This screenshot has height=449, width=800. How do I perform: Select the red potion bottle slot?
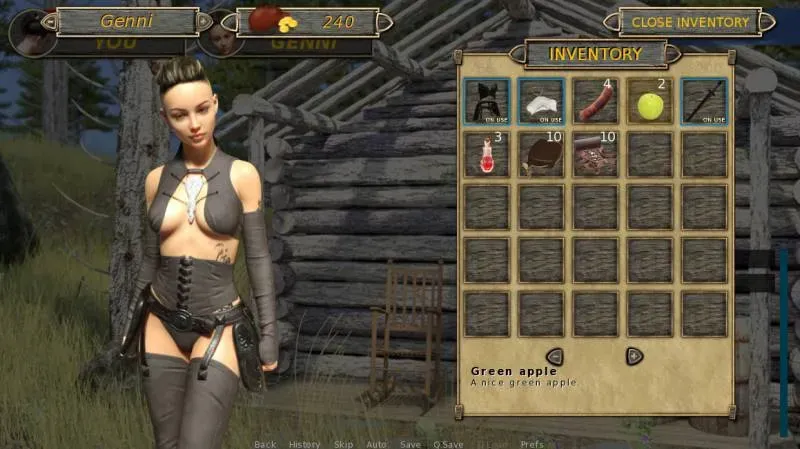click(x=487, y=155)
